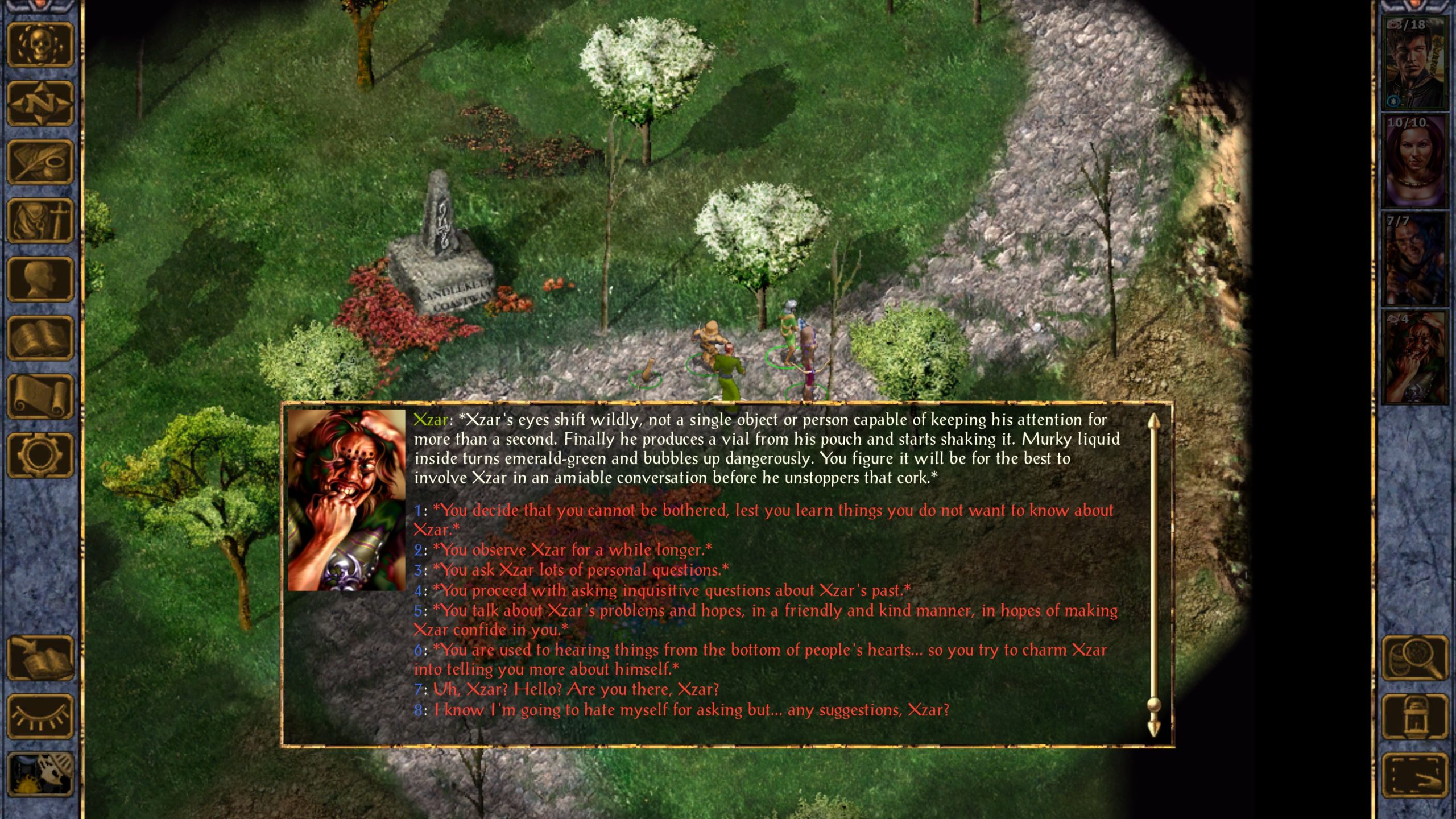Image resolution: width=1456 pixels, height=819 pixels.
Task: Open the area map with the compass icon
Action: click(40, 104)
